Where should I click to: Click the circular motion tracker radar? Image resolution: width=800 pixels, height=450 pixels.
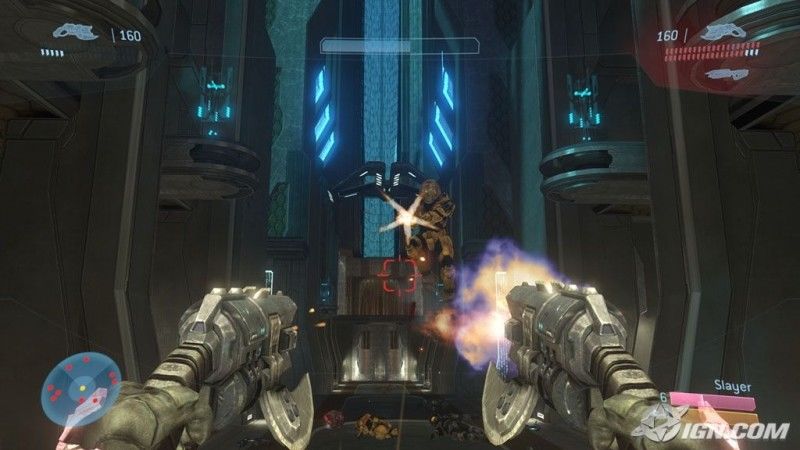coord(80,384)
